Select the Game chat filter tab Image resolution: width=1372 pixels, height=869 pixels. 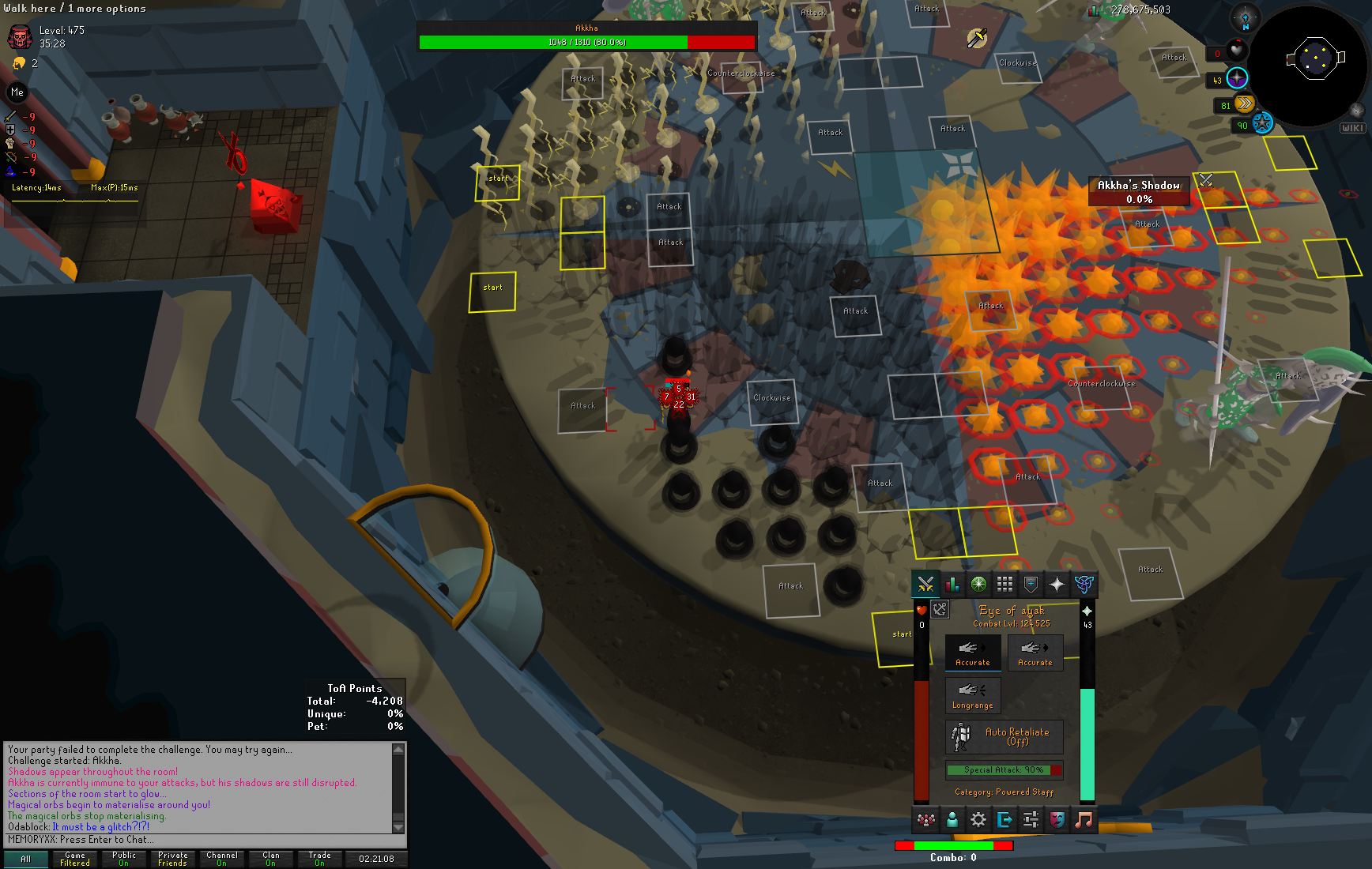tap(75, 859)
